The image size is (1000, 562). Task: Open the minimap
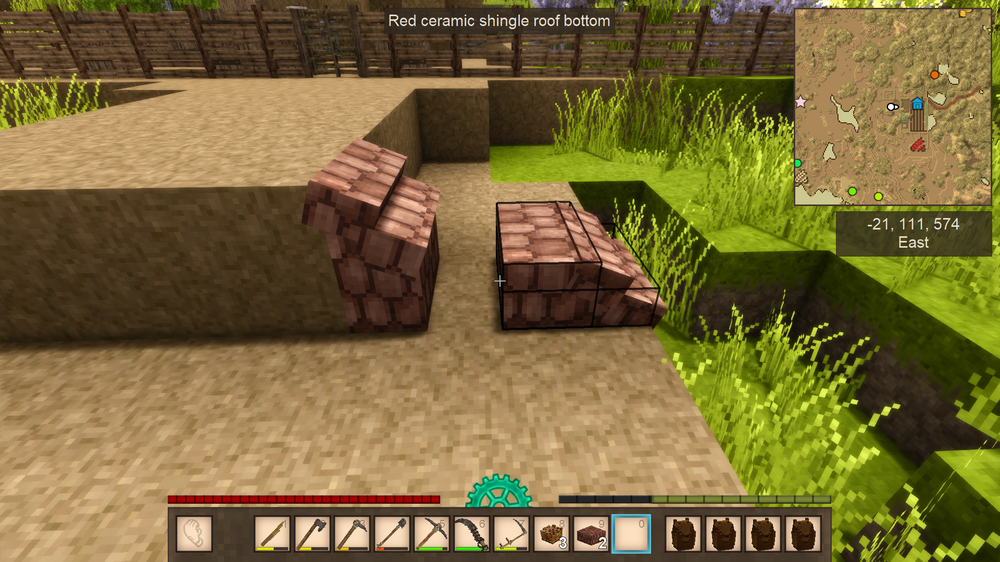[892, 107]
